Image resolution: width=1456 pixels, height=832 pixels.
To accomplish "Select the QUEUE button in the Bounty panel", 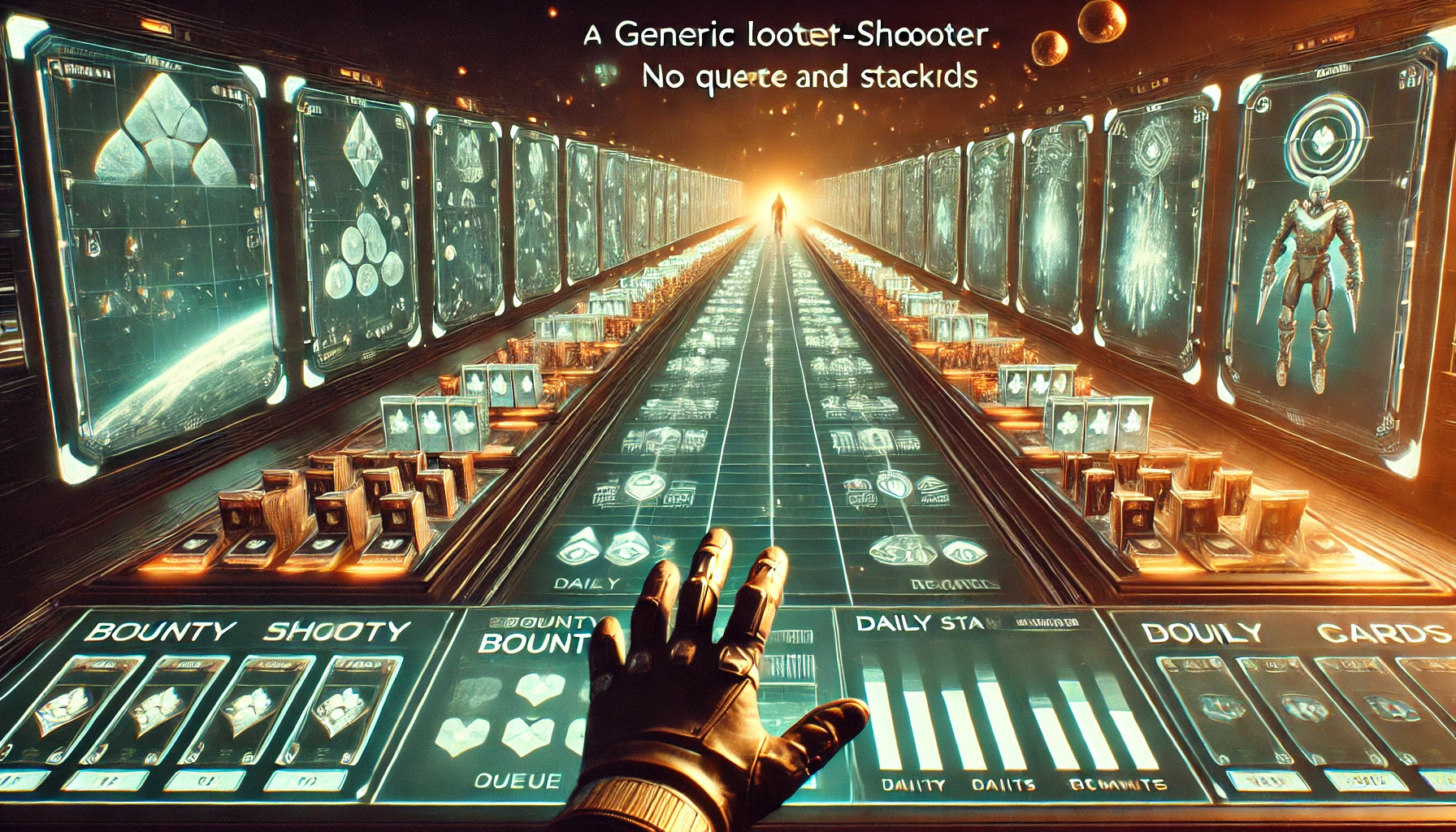I will [517, 782].
